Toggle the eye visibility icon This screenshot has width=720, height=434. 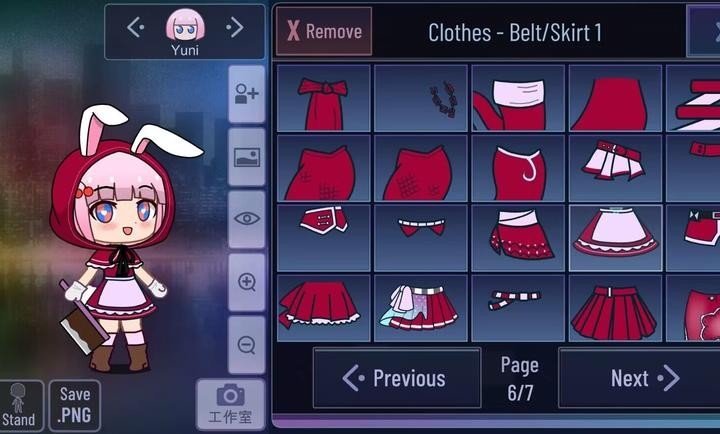246,218
